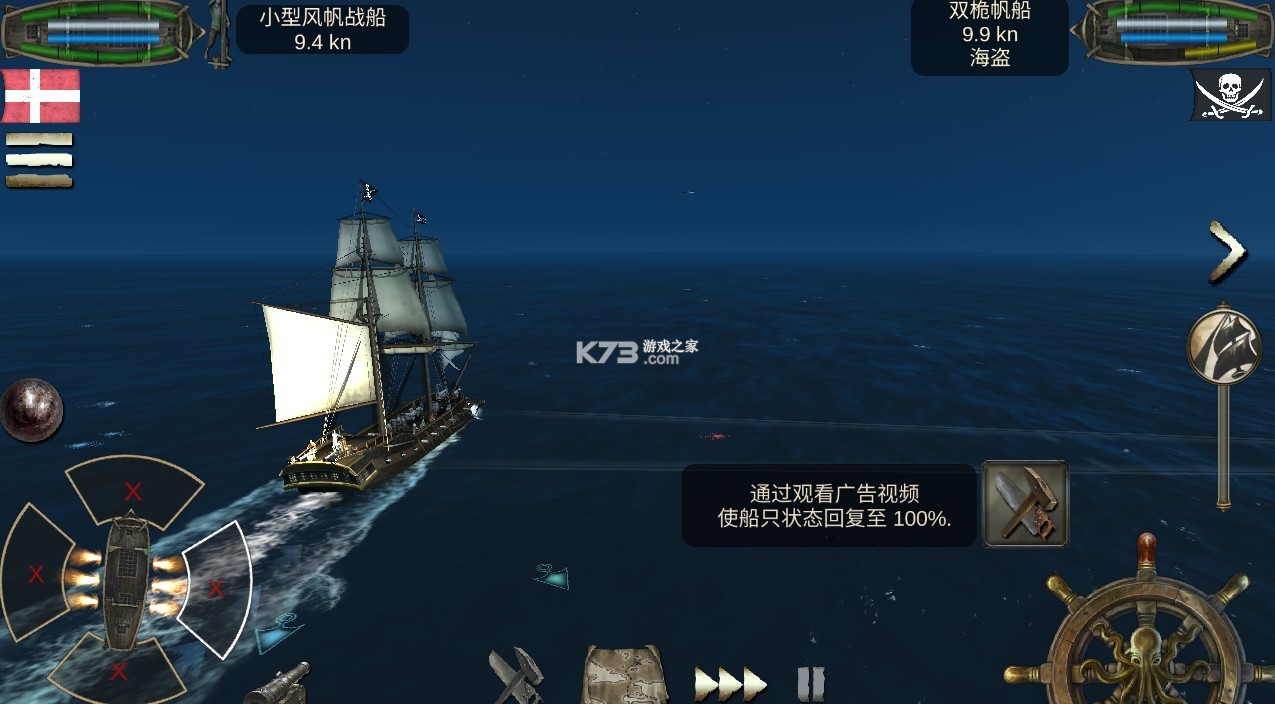Tap the cannon icon near the bottom edge
1275x704 pixels.
(x=277, y=685)
